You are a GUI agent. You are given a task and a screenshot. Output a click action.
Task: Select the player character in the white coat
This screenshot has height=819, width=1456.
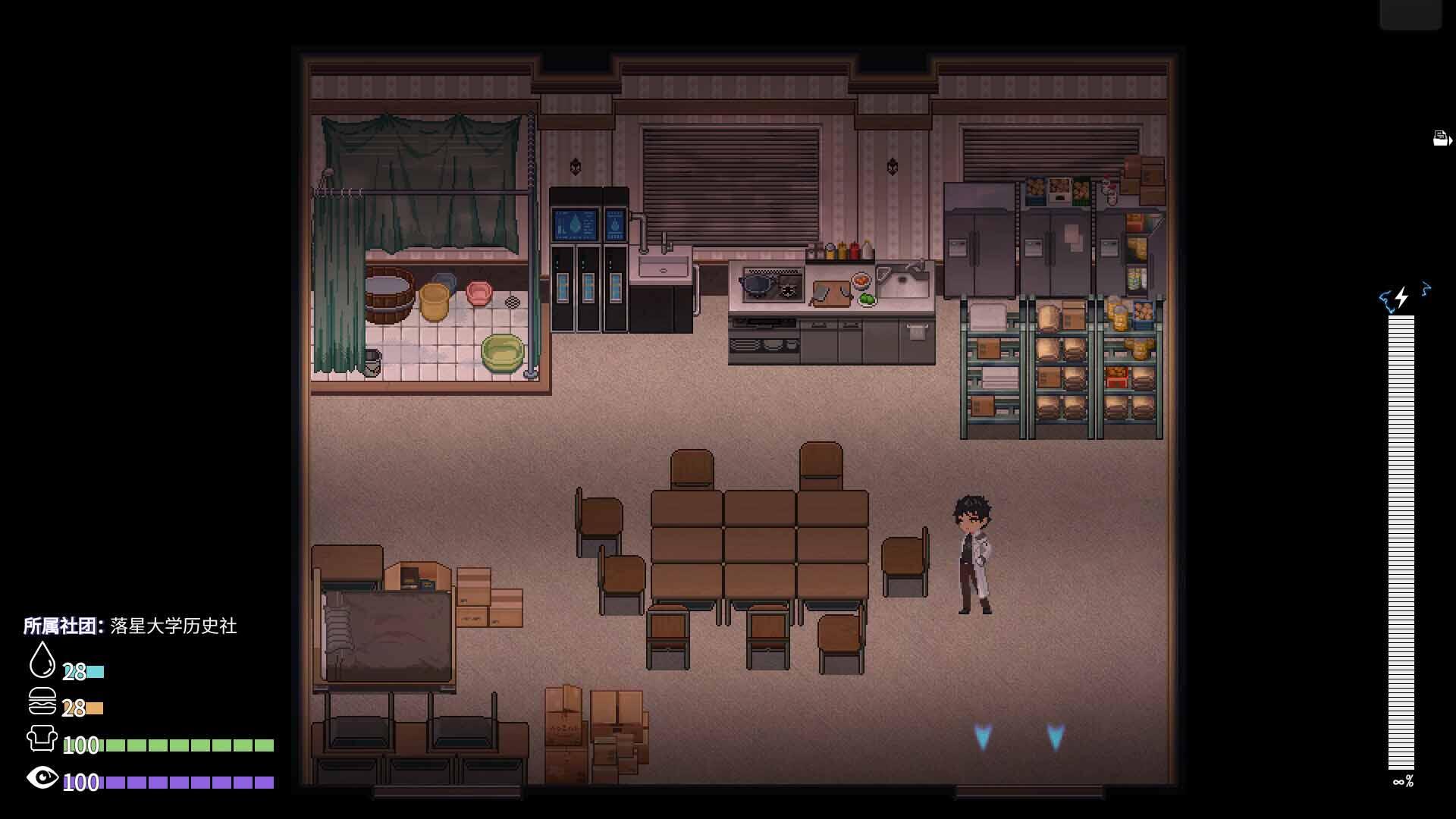974,554
